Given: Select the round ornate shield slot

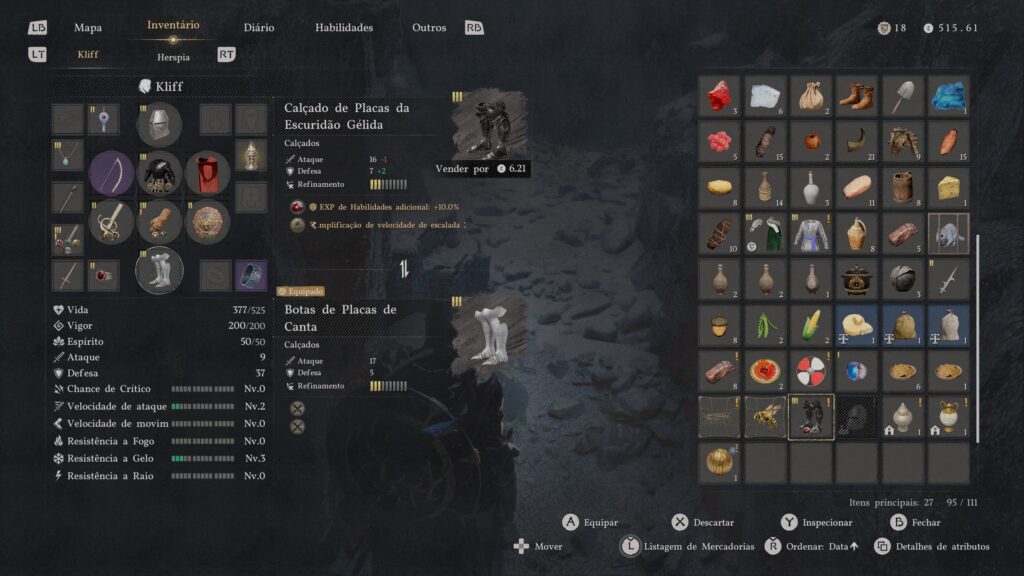Looking at the screenshot, I should (208, 222).
